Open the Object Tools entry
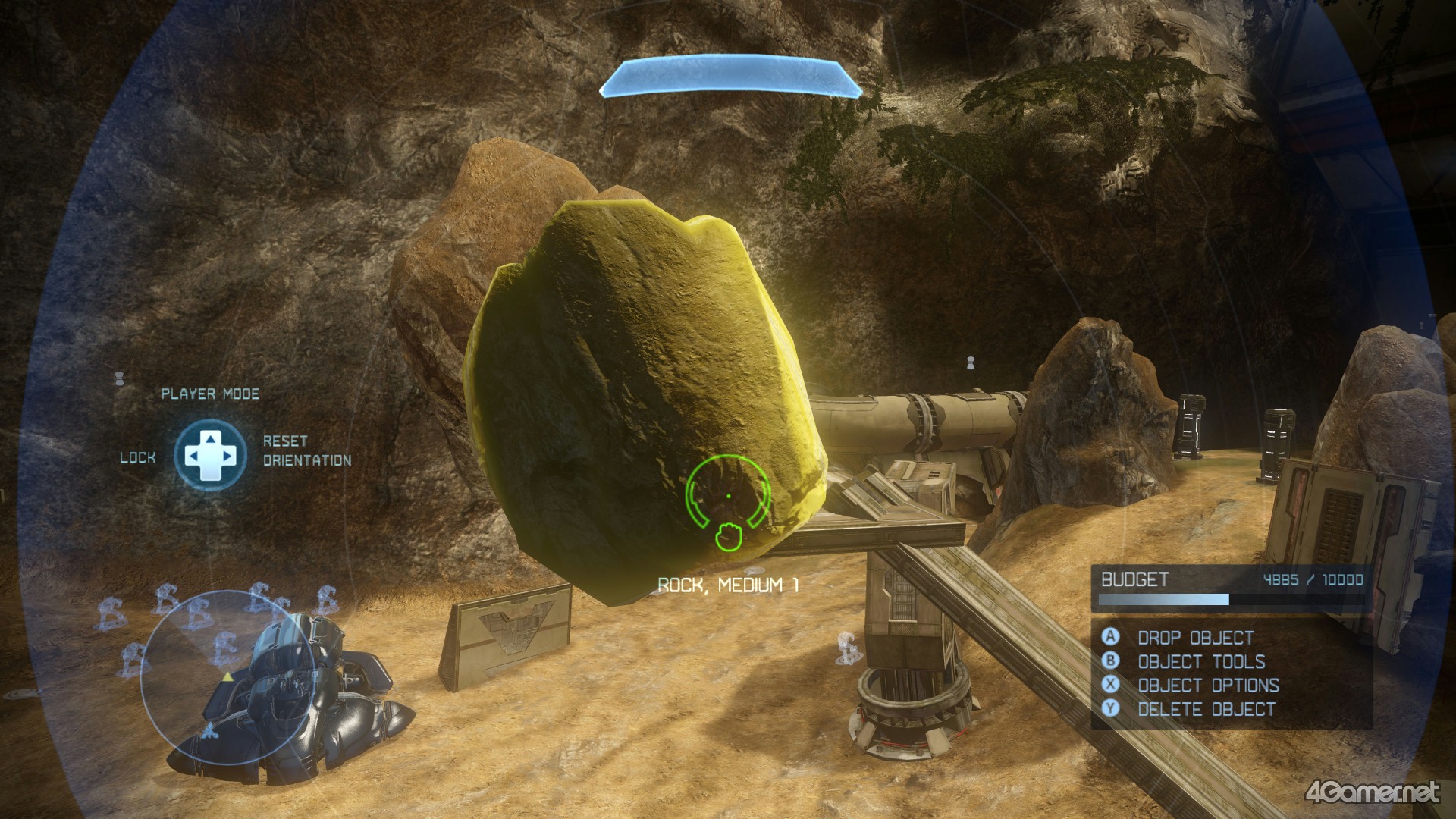The height and width of the screenshot is (819, 1456). [x=1200, y=662]
